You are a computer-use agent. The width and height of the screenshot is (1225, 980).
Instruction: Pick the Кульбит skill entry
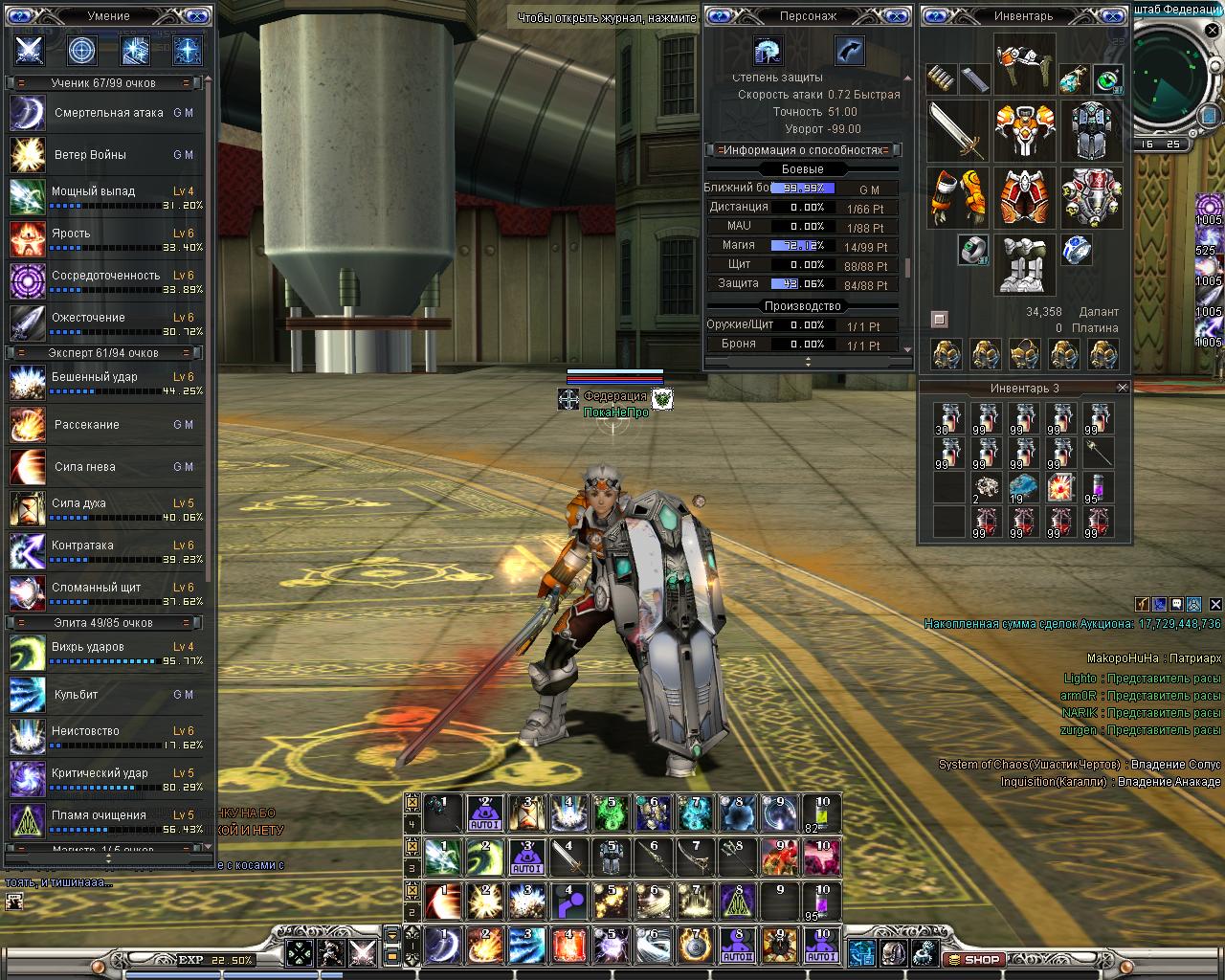pyautogui.click(x=76, y=695)
